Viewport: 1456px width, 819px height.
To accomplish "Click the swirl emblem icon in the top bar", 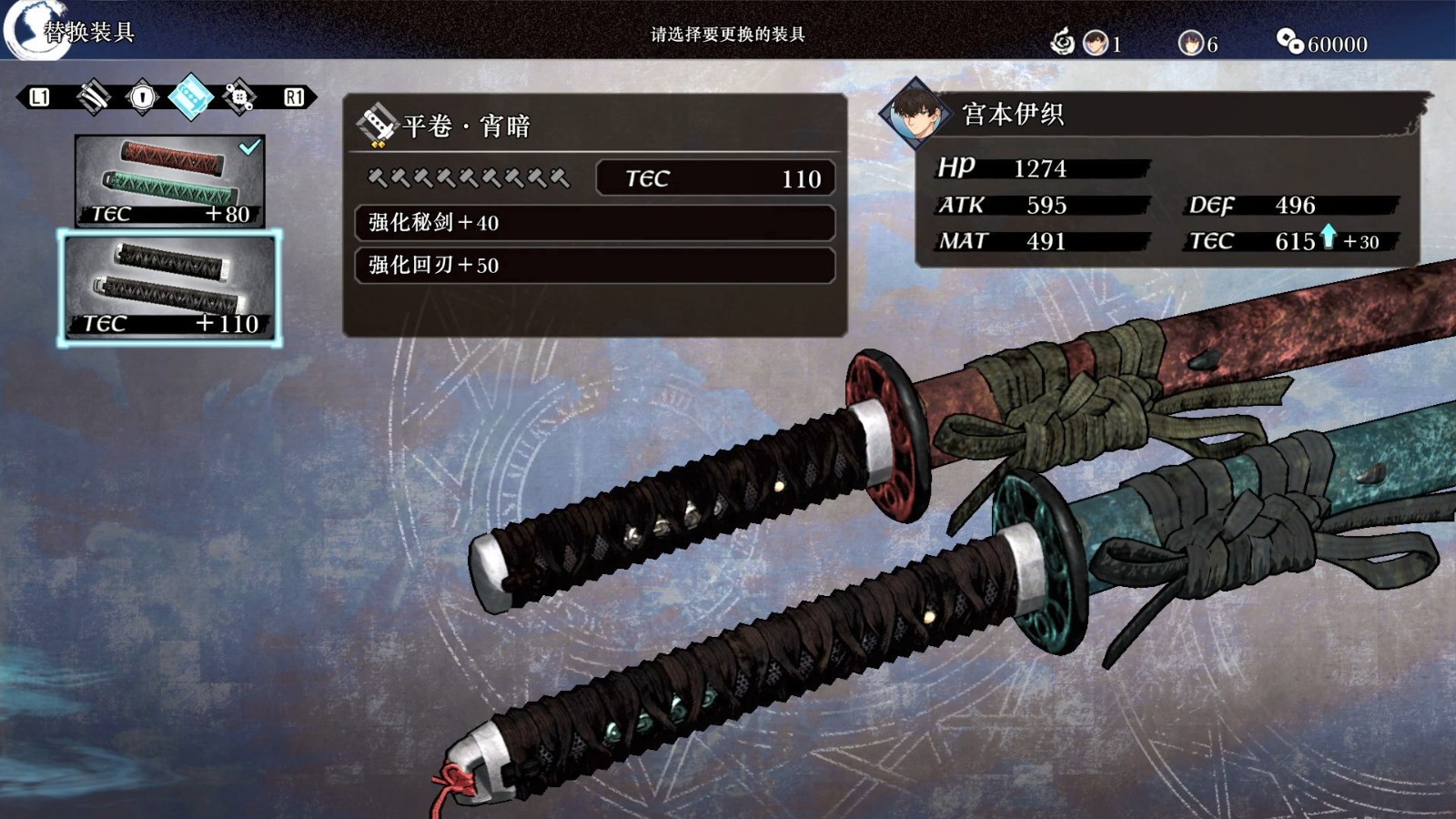I will click(x=1061, y=41).
